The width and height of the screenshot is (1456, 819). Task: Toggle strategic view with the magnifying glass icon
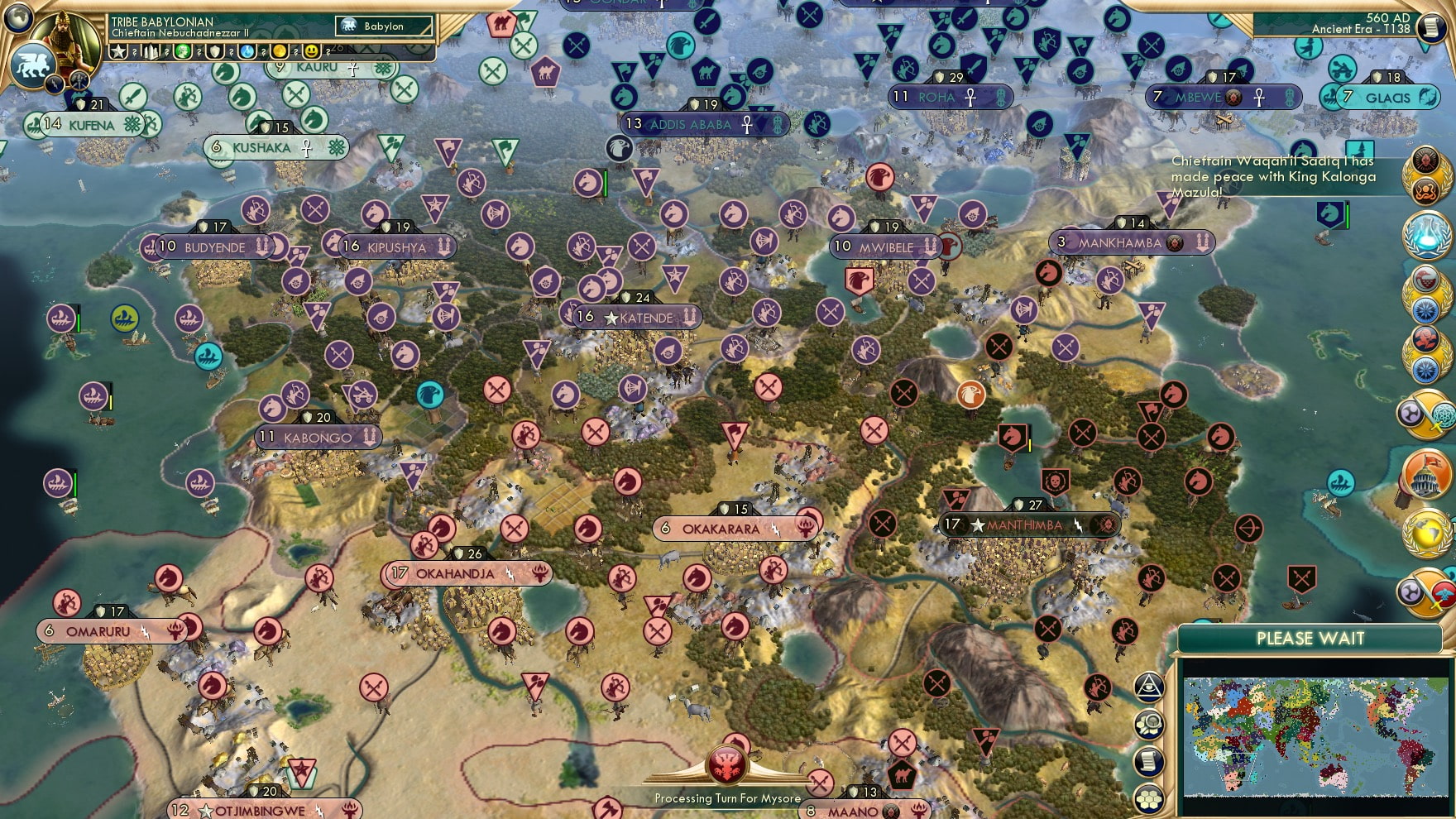pos(1149,724)
